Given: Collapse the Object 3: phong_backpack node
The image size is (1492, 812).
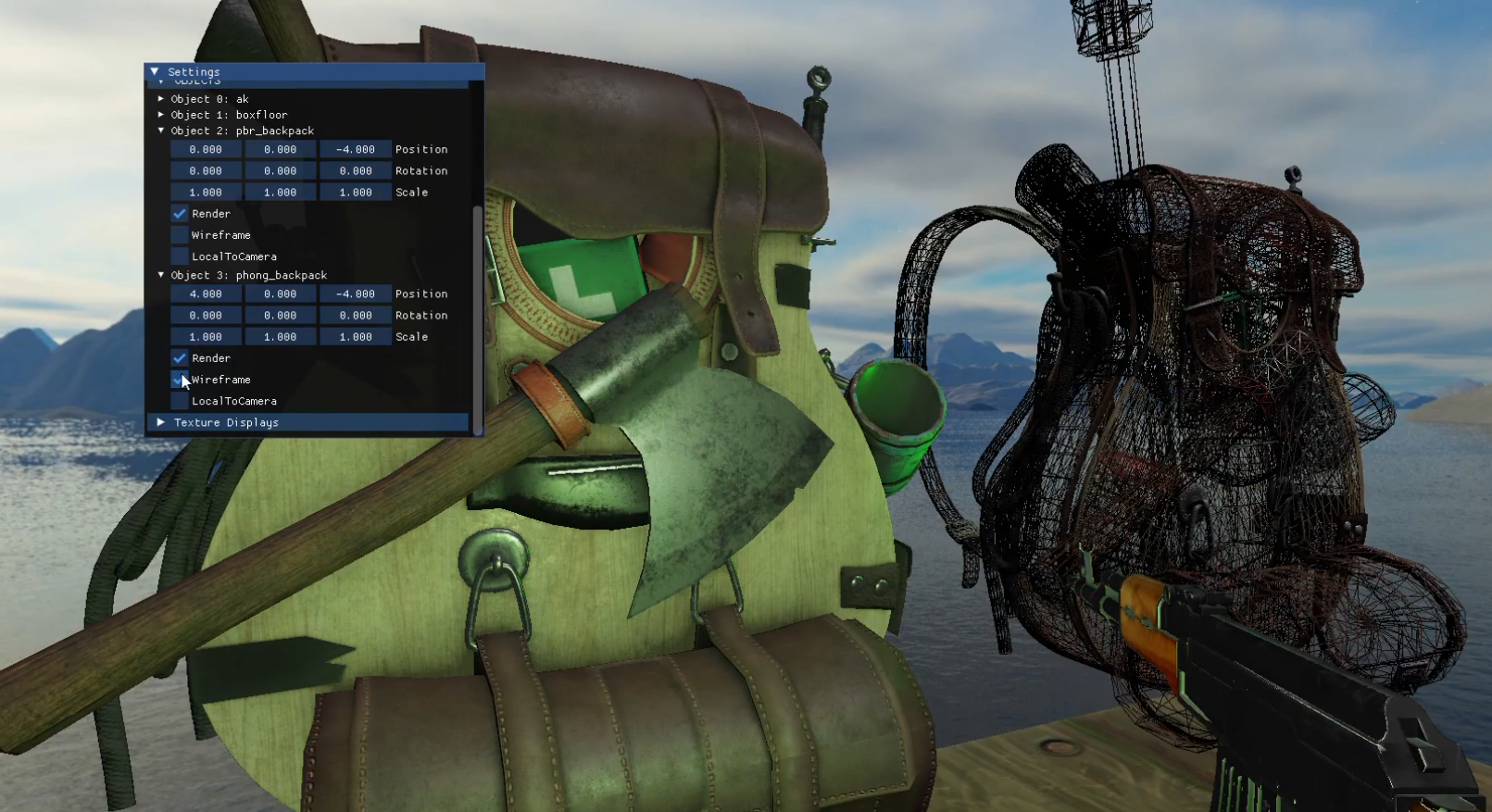Looking at the screenshot, I should (161, 275).
